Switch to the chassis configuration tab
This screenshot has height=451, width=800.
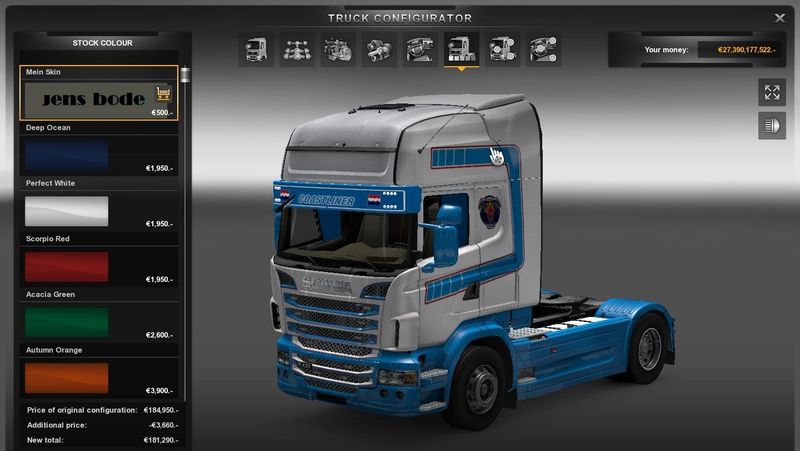pos(296,49)
